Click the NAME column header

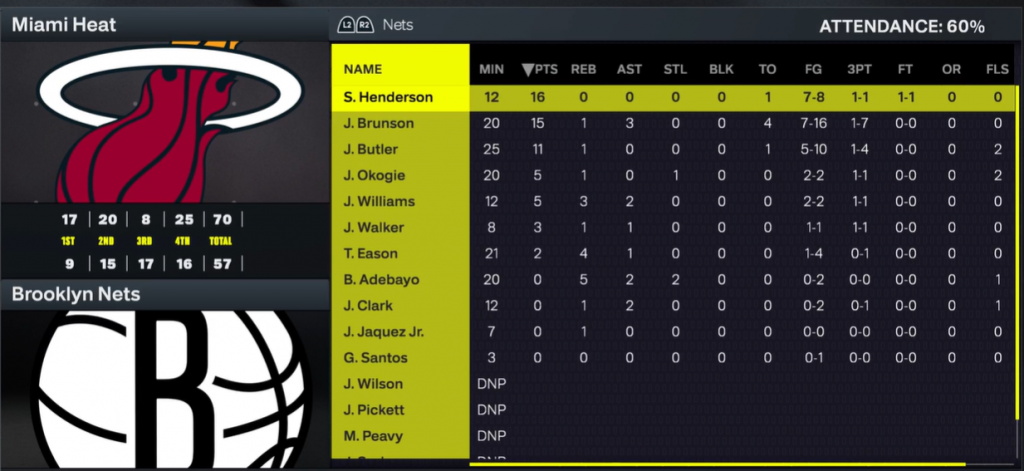pyautogui.click(x=362, y=69)
